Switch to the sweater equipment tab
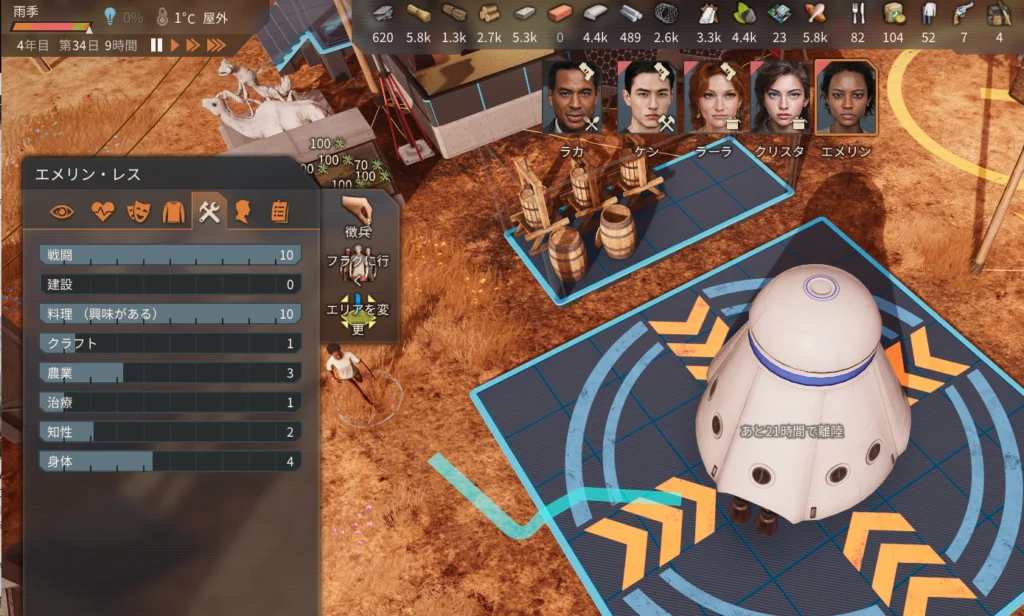 coord(174,211)
